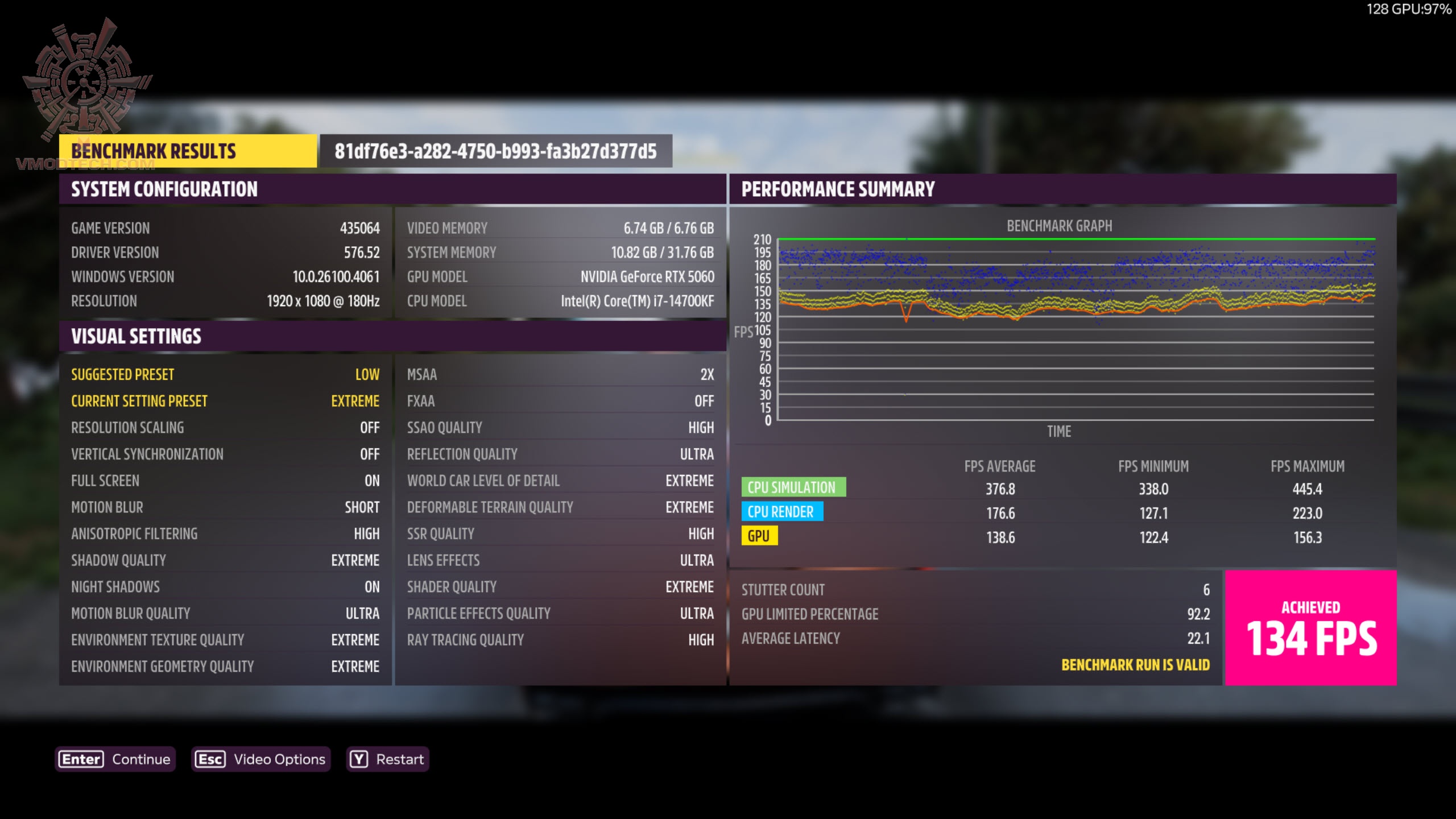Select the blue CPU Render legend swatch

click(783, 511)
